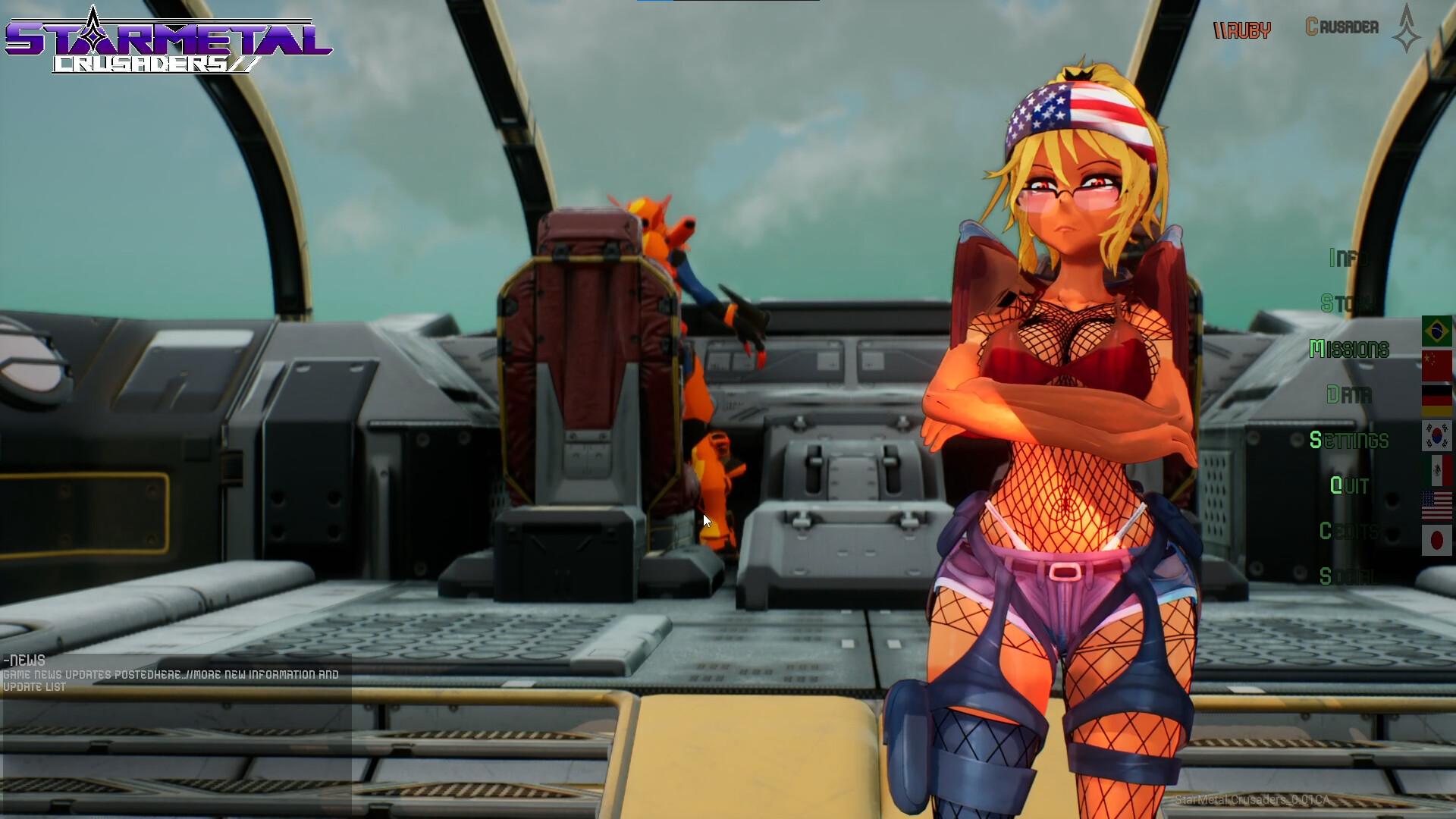
Task: Switch language using the Brazil flag
Action: click(1436, 331)
